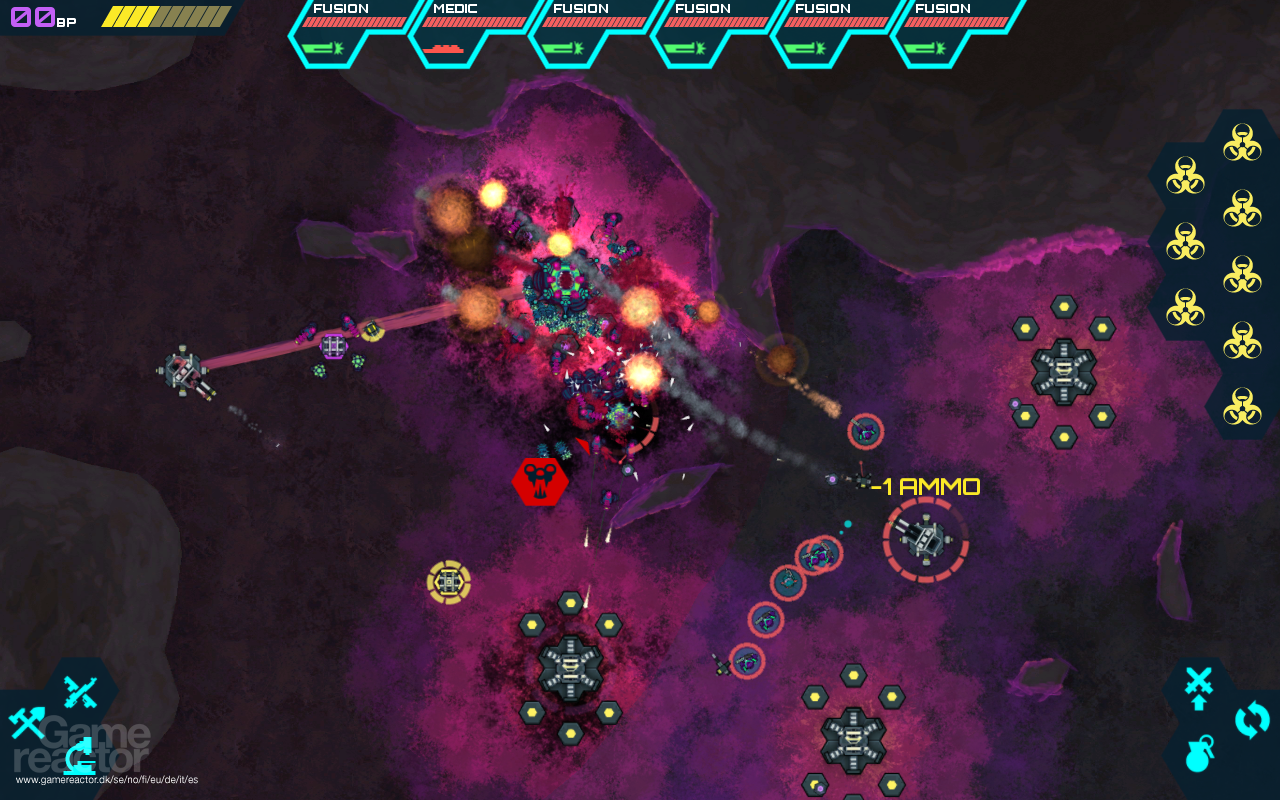Image resolution: width=1280 pixels, height=800 pixels.
Task: Click the topmost biohazard hex marker
Action: 1245,143
